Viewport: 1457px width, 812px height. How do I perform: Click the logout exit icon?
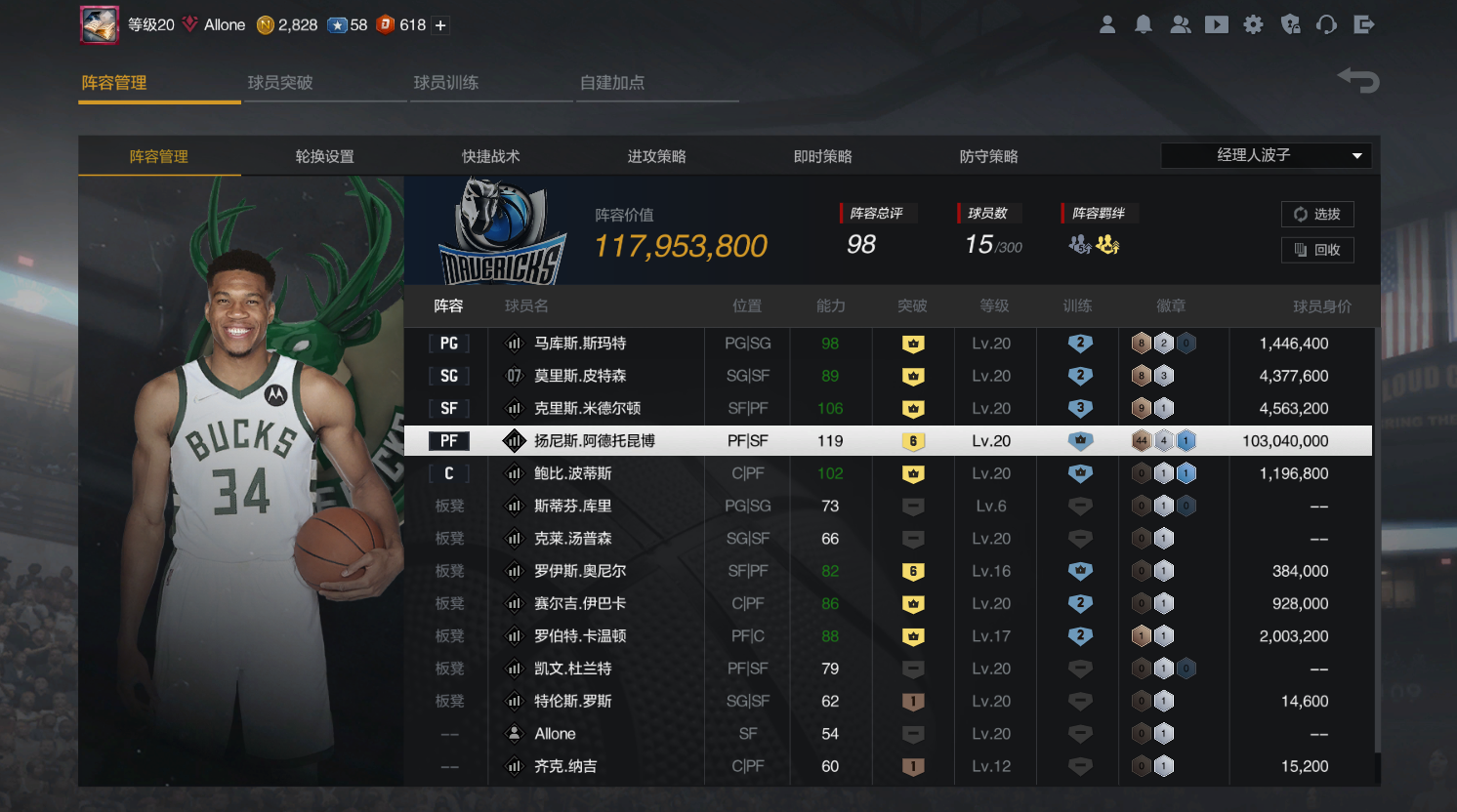coord(1364,24)
